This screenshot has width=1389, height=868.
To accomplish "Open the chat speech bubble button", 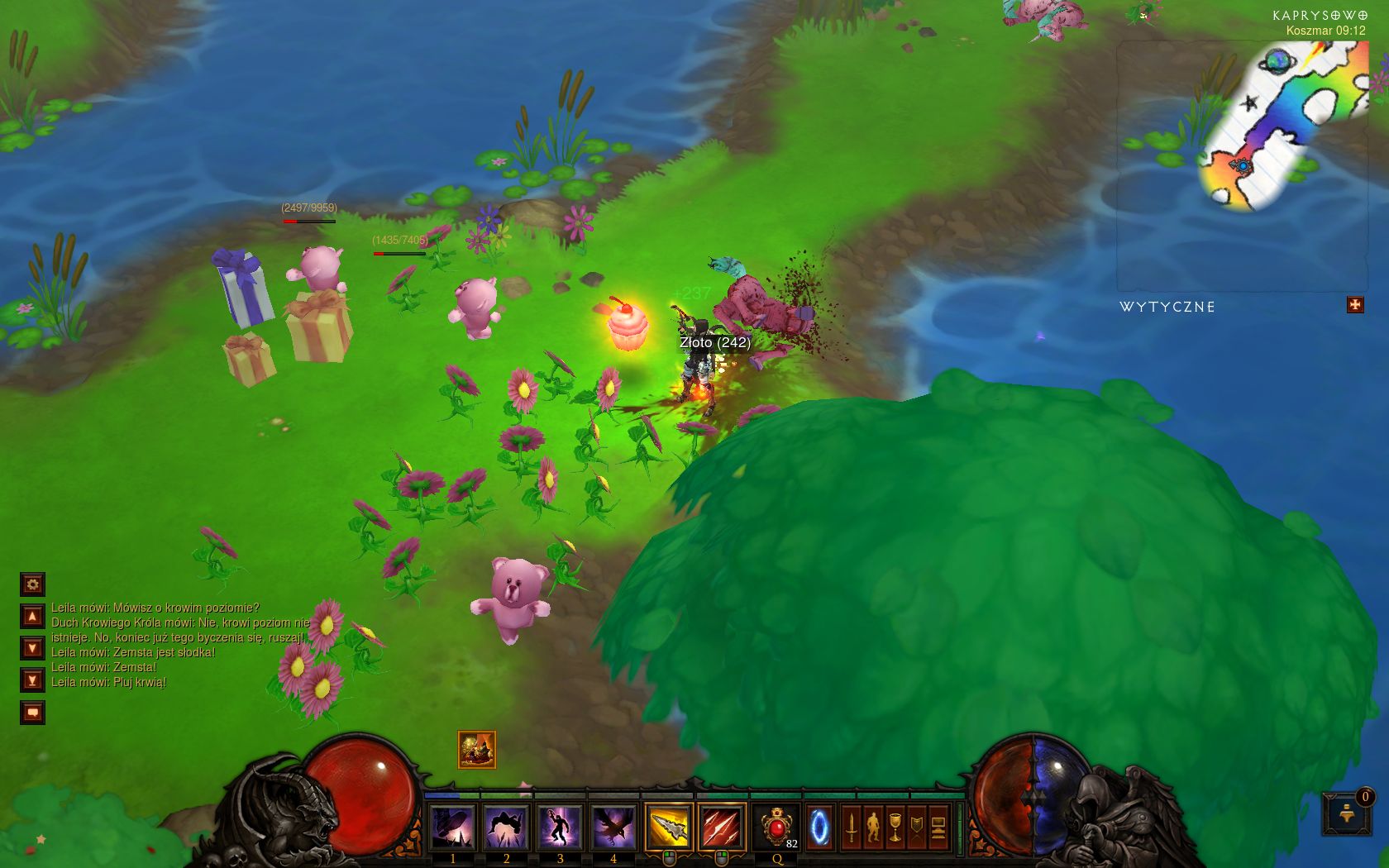I will click(x=32, y=712).
